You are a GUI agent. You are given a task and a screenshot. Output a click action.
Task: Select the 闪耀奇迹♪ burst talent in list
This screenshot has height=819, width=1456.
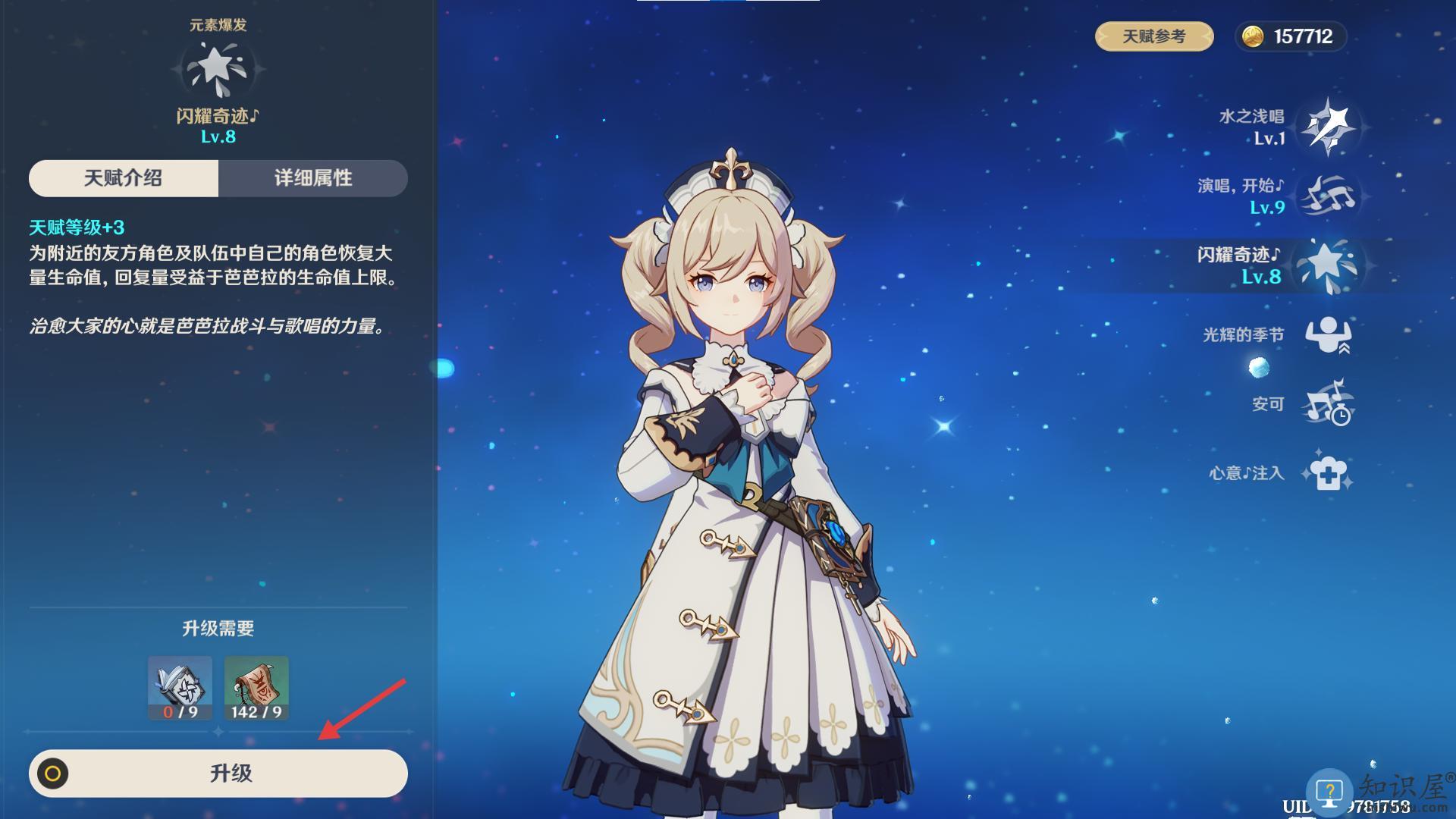(x=1327, y=265)
